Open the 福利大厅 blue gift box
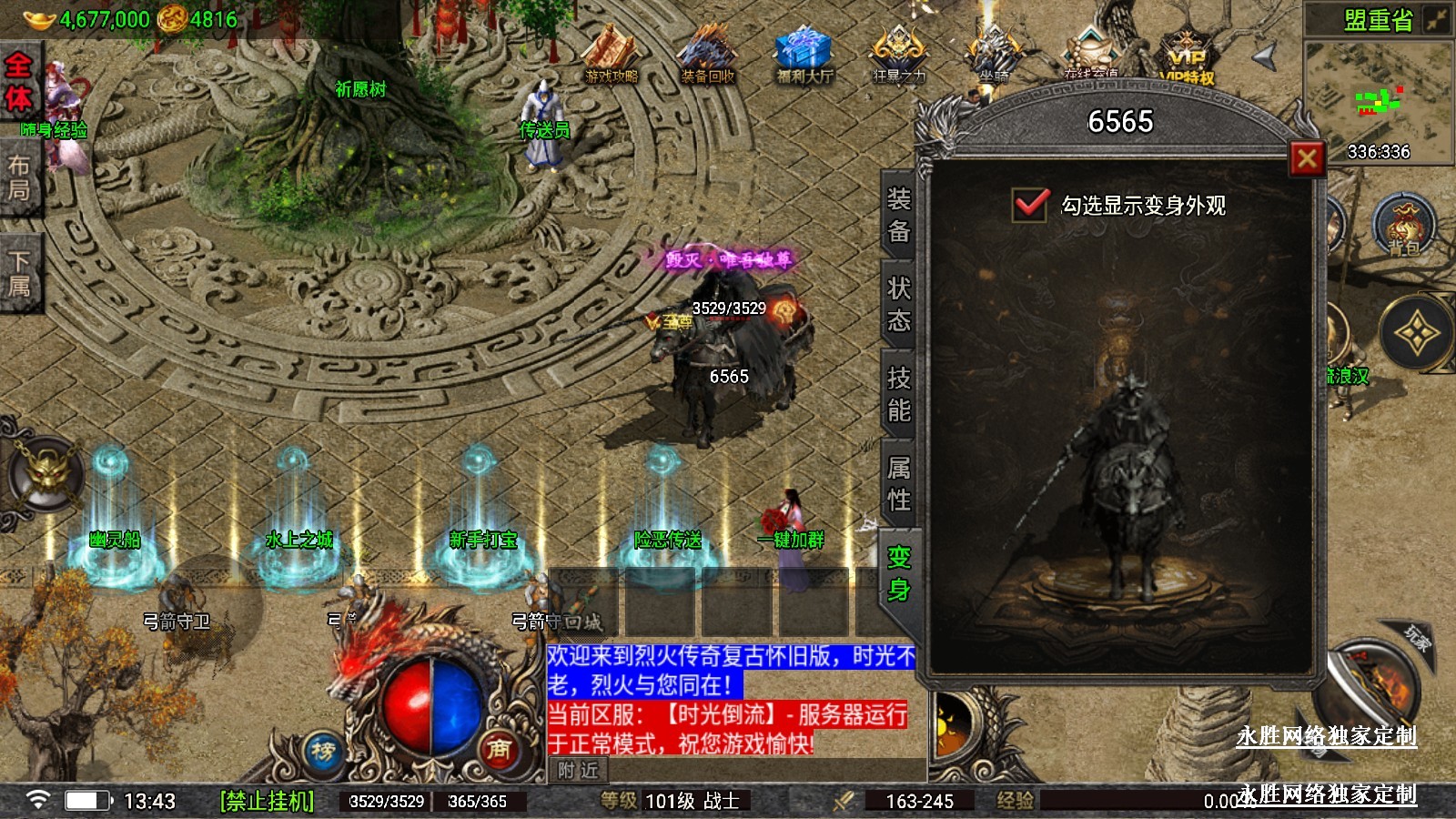 coord(804,55)
